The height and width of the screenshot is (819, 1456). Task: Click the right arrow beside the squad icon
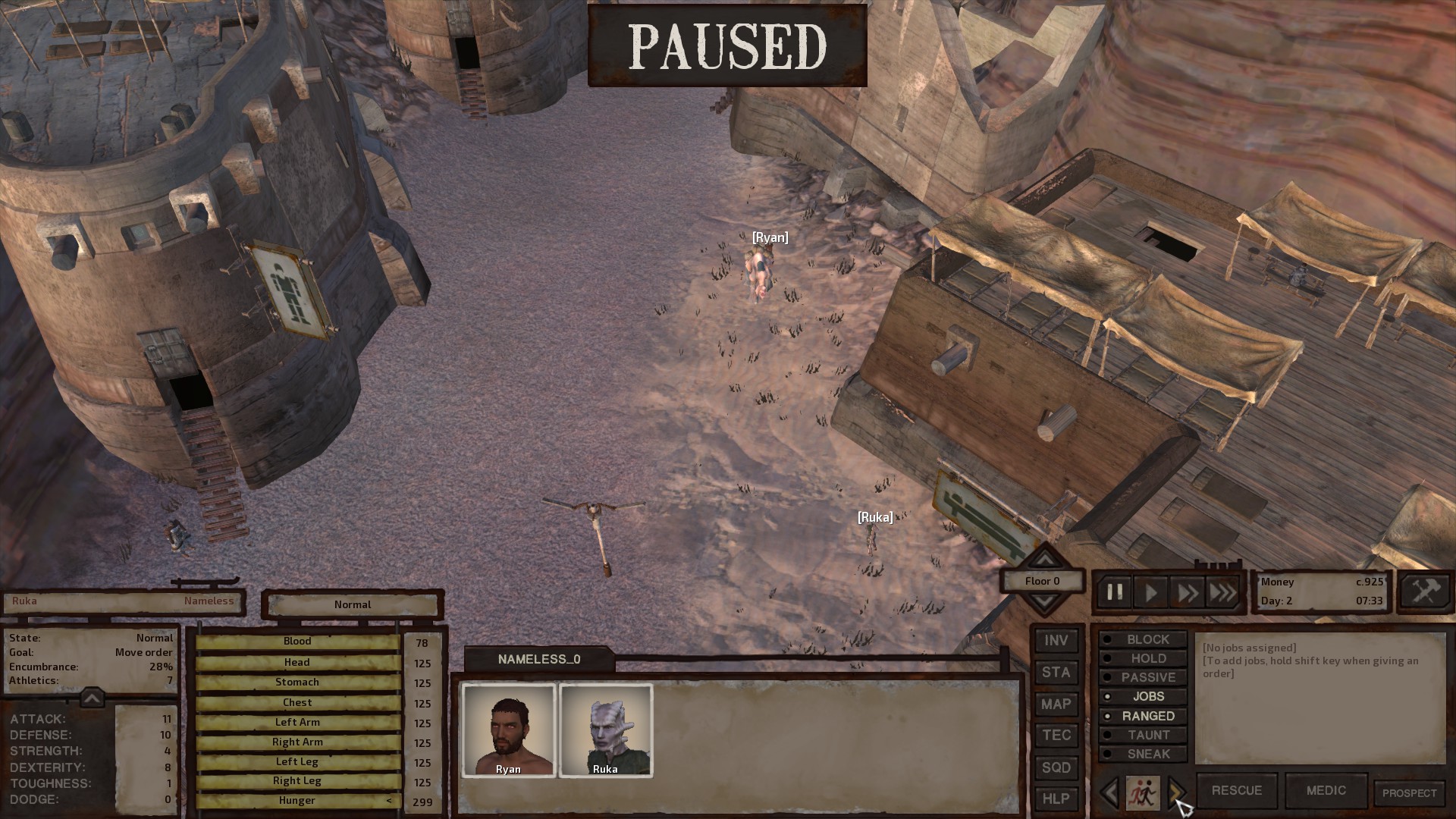[x=1177, y=793]
